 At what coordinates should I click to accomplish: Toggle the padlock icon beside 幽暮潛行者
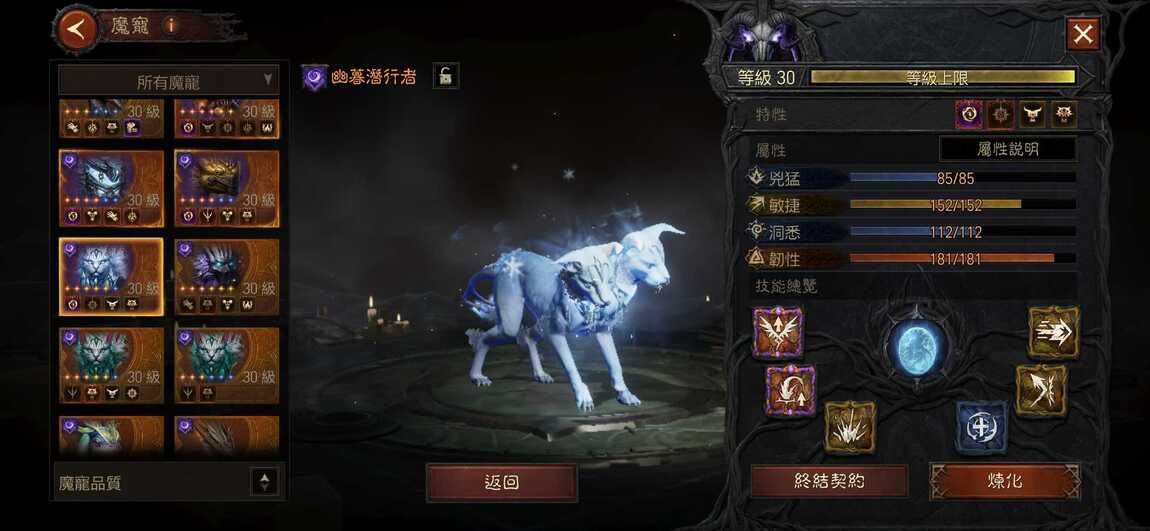[x=445, y=75]
